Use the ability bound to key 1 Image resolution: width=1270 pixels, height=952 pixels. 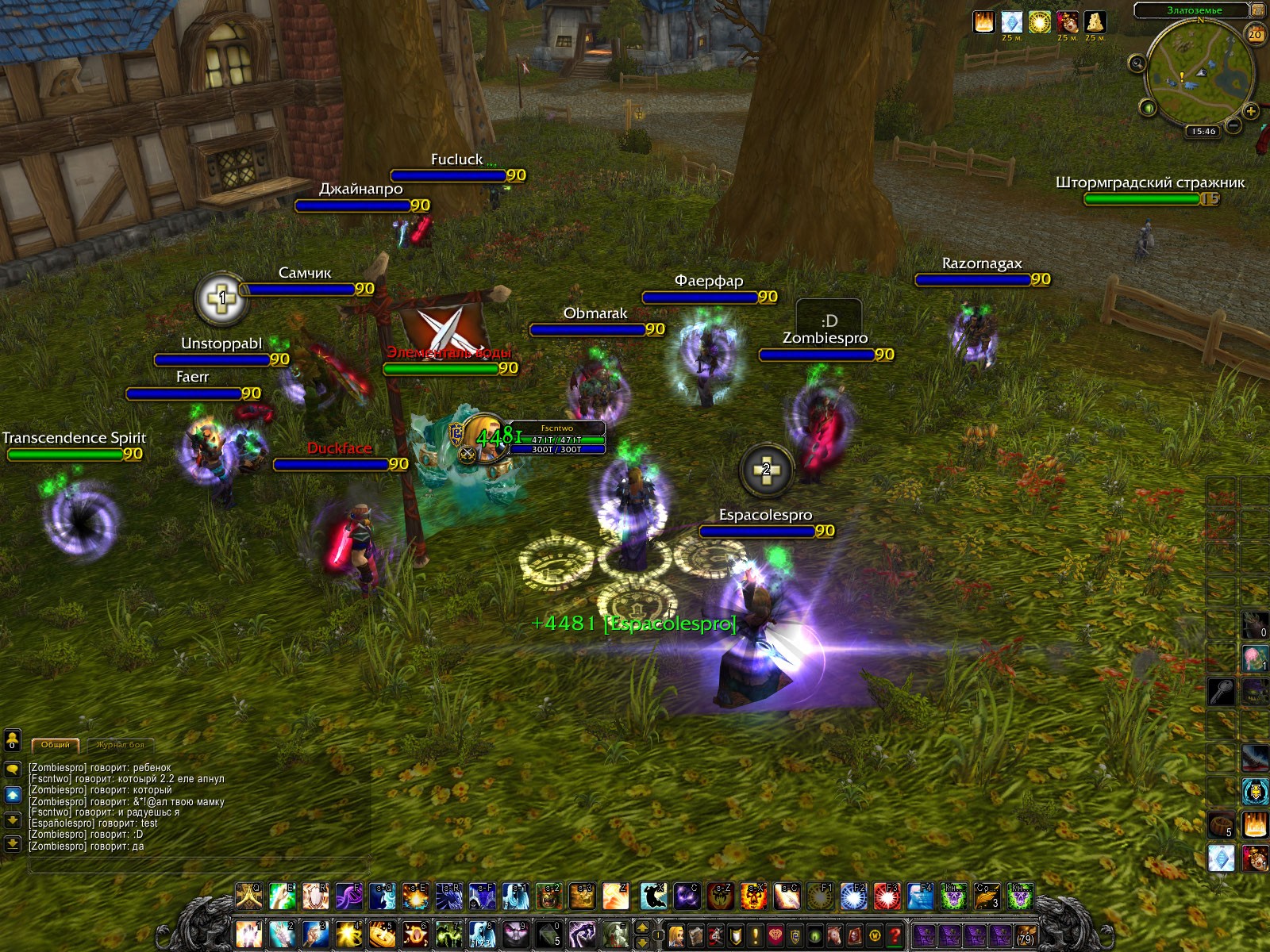pyautogui.click(x=248, y=935)
